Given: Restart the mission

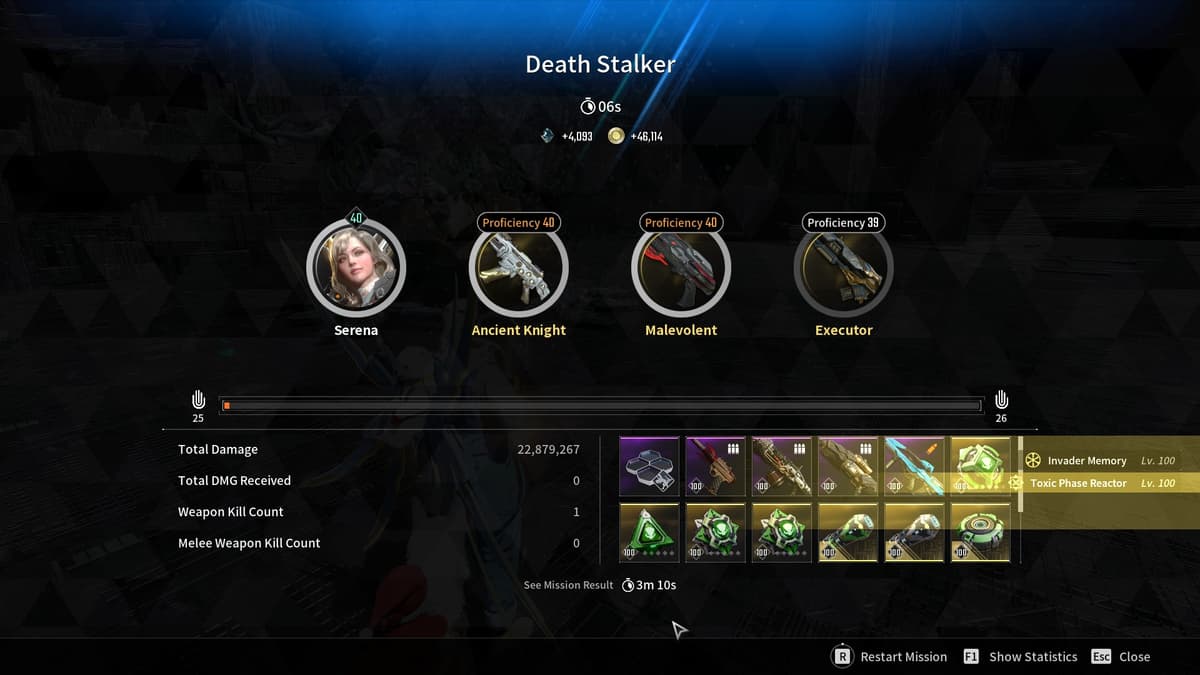Looking at the screenshot, I should point(890,657).
